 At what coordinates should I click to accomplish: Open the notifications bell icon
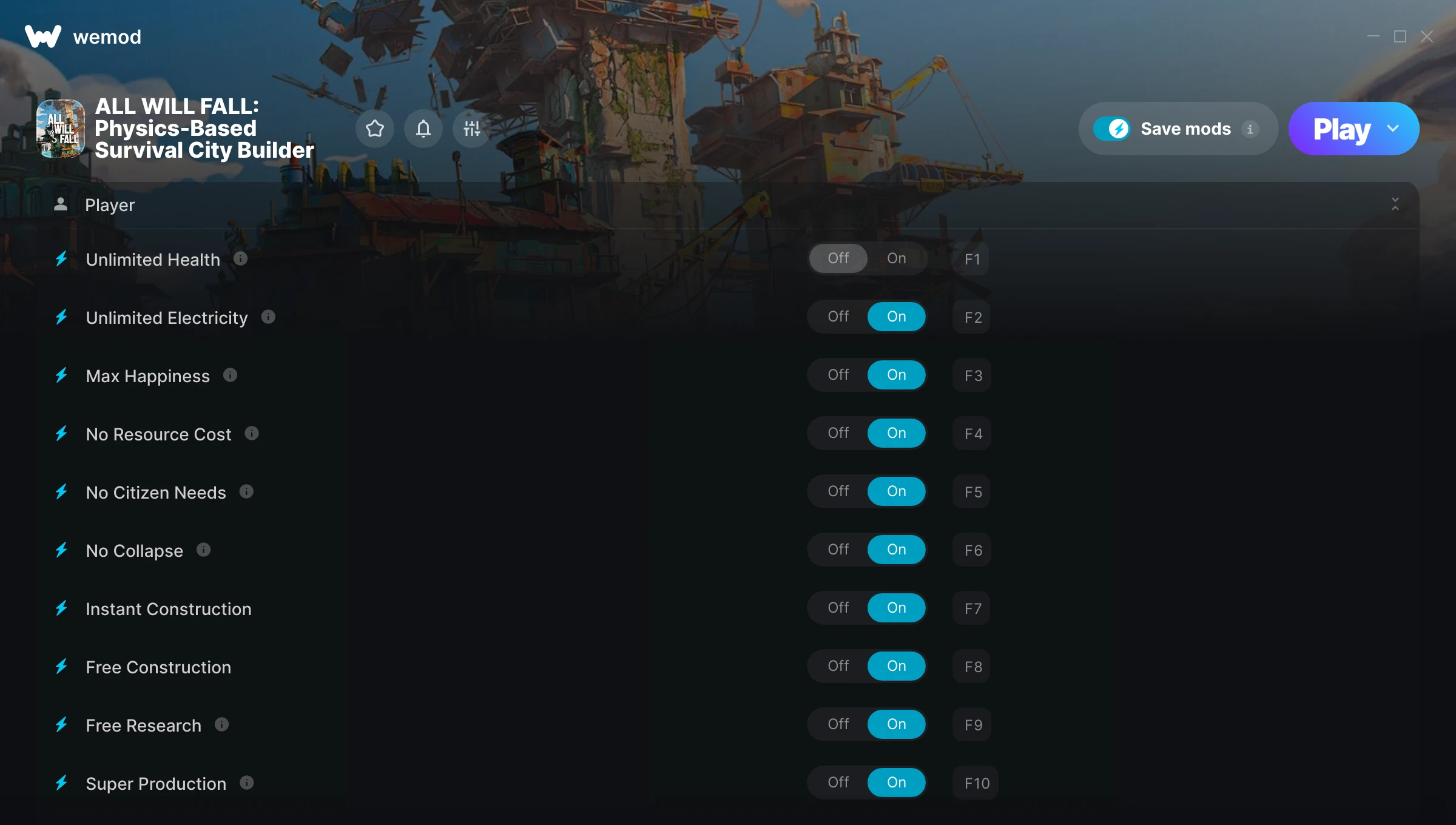[x=423, y=129]
